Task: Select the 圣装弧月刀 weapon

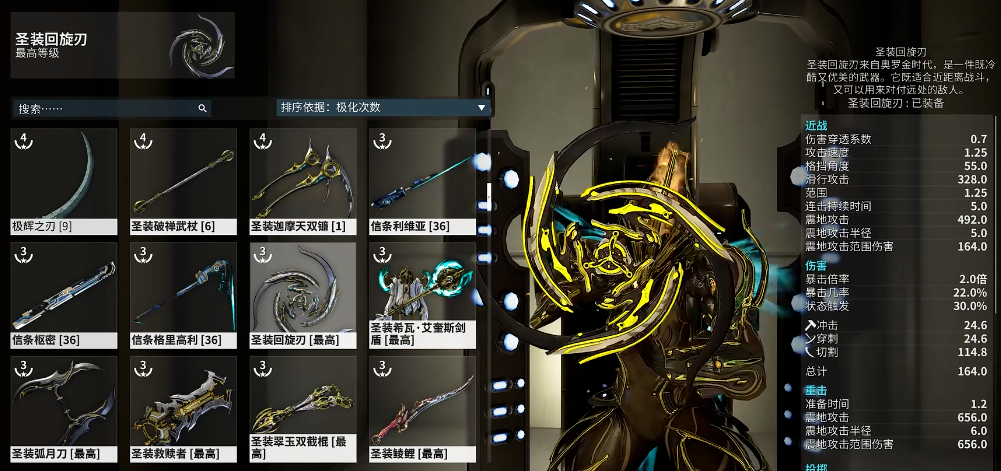Action: (63, 408)
